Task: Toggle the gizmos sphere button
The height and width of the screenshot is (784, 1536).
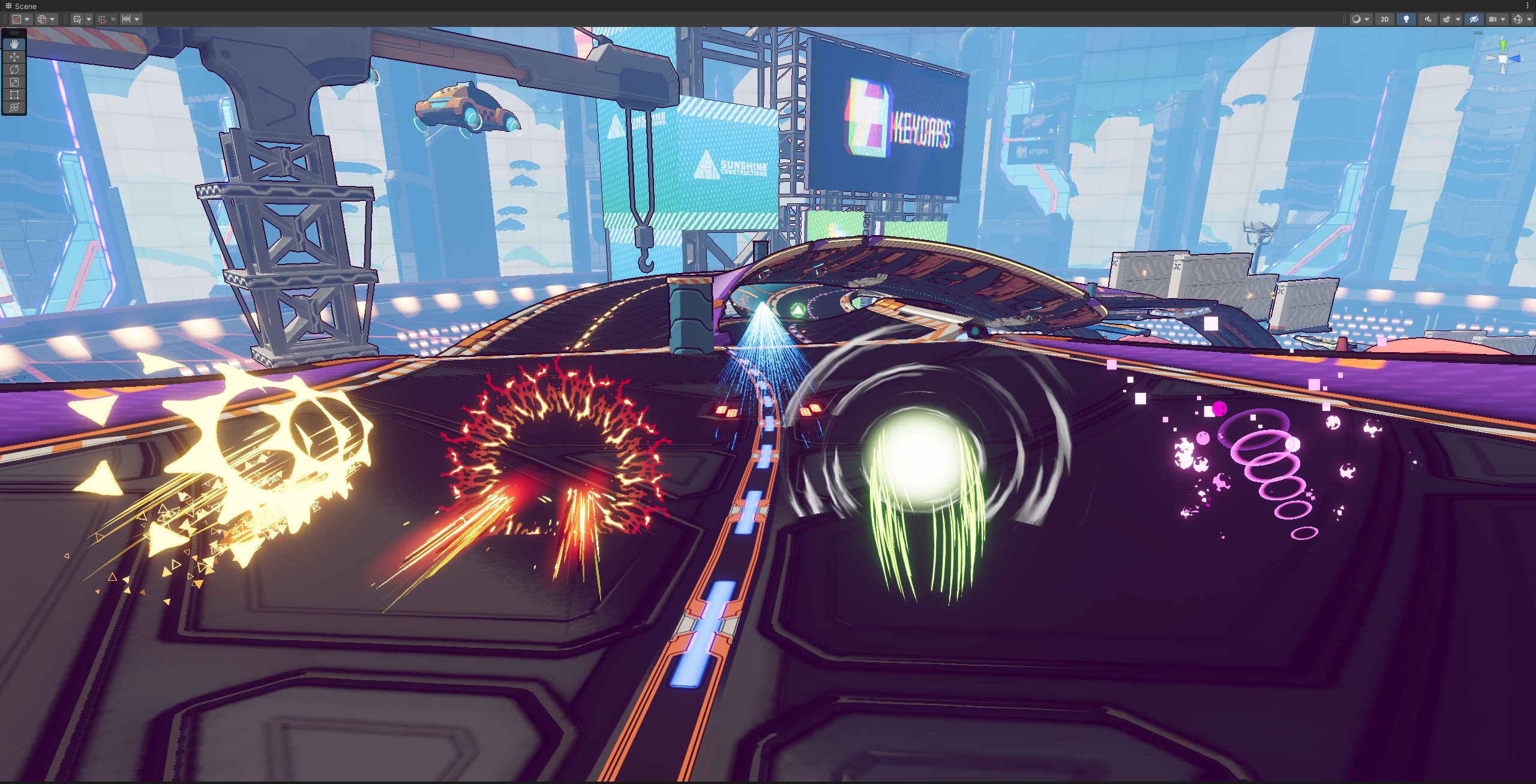Action: [1518, 19]
